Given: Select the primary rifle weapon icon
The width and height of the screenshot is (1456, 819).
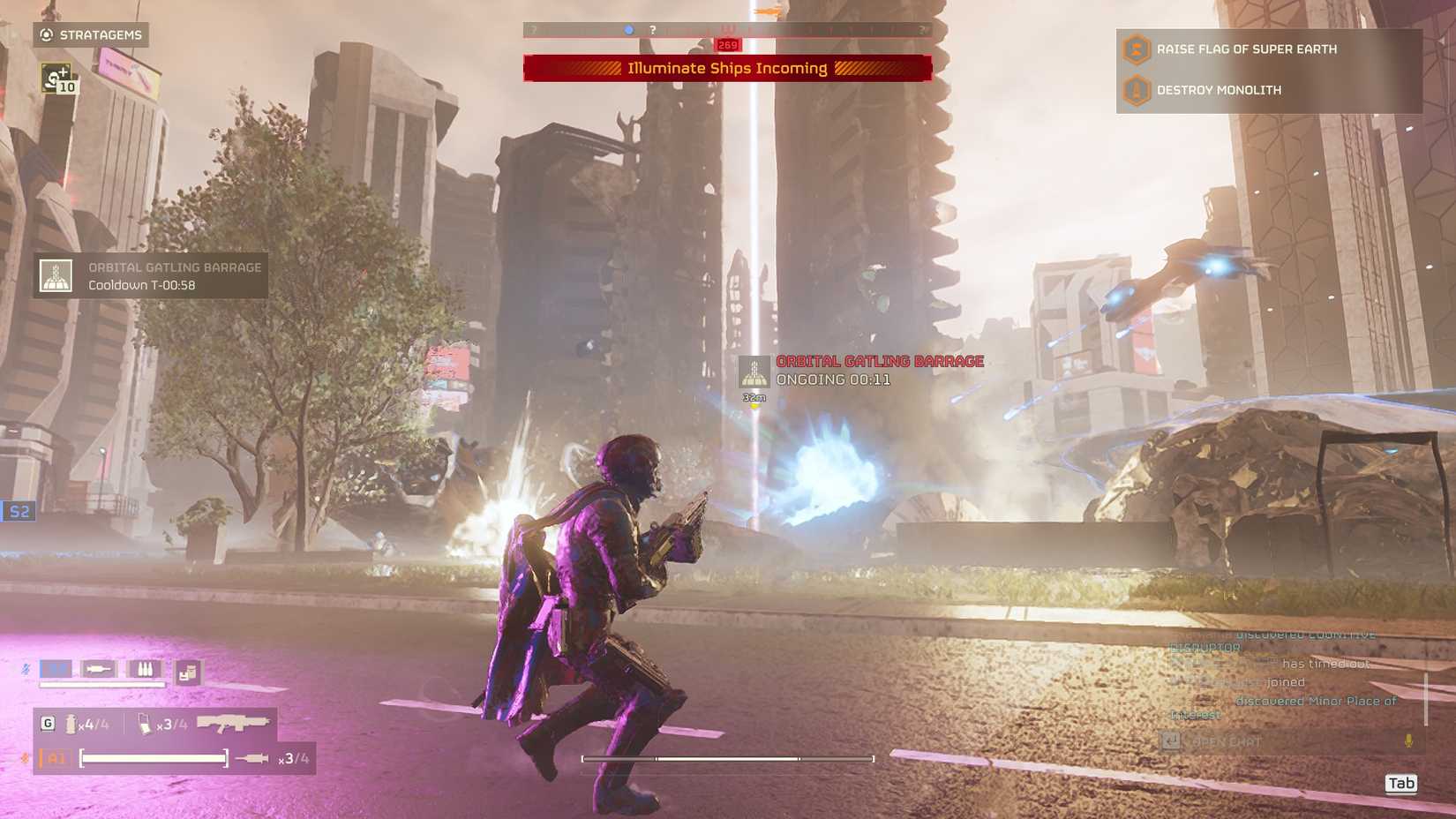Looking at the screenshot, I should (x=232, y=724).
